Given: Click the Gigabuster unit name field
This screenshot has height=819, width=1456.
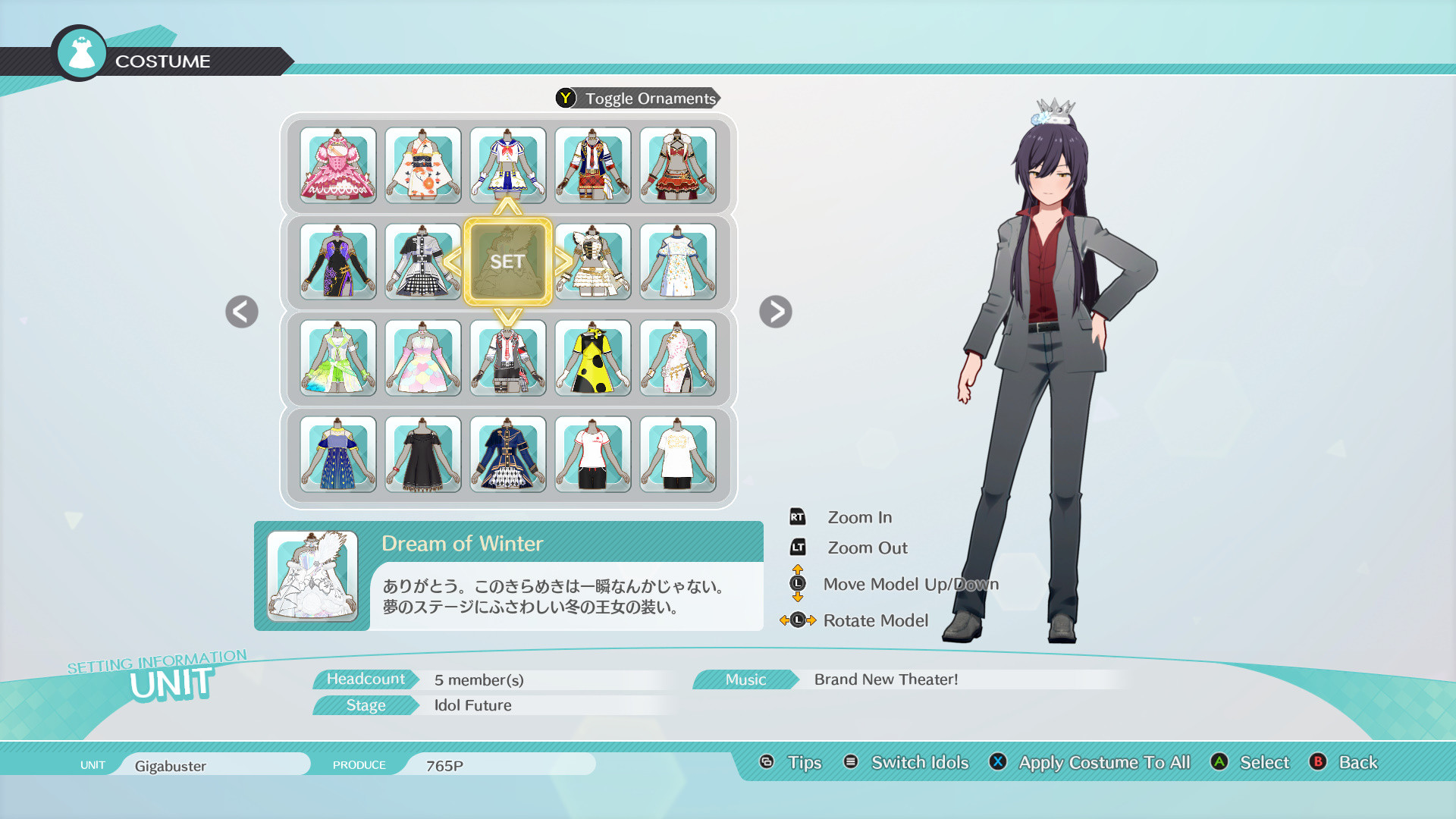Looking at the screenshot, I should [x=215, y=764].
